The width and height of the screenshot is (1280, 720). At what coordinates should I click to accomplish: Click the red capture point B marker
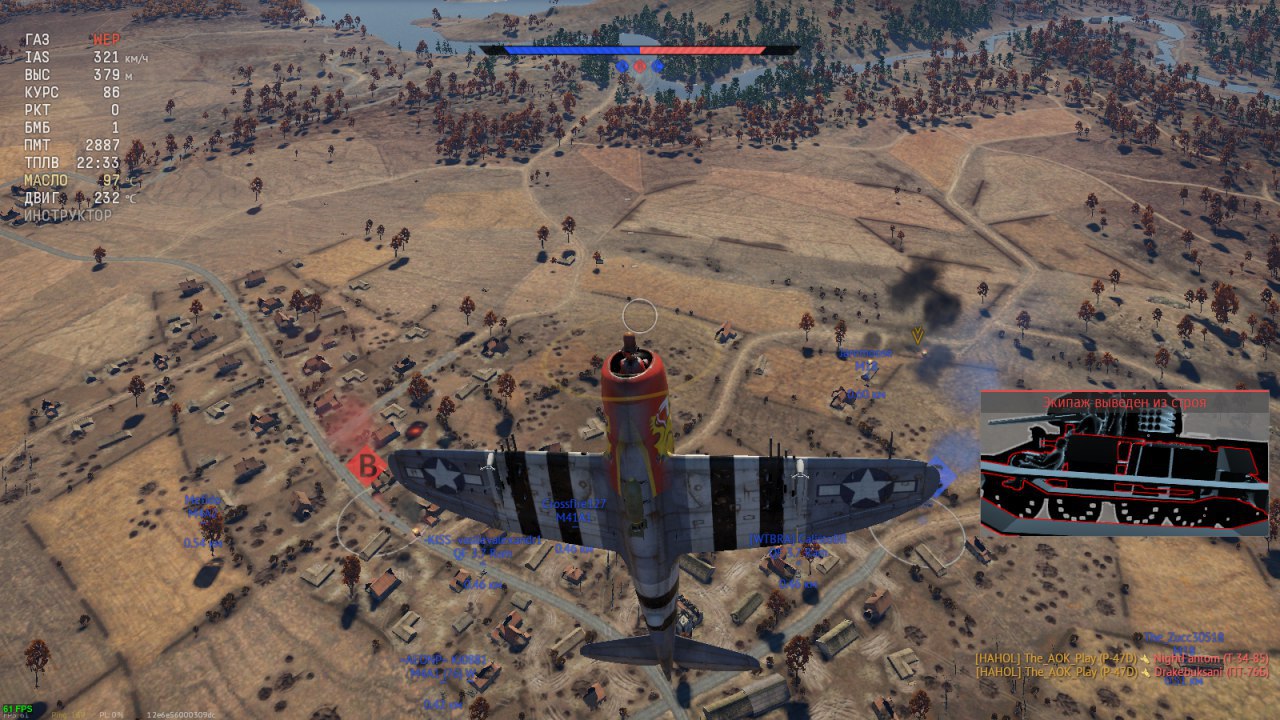pyautogui.click(x=368, y=467)
